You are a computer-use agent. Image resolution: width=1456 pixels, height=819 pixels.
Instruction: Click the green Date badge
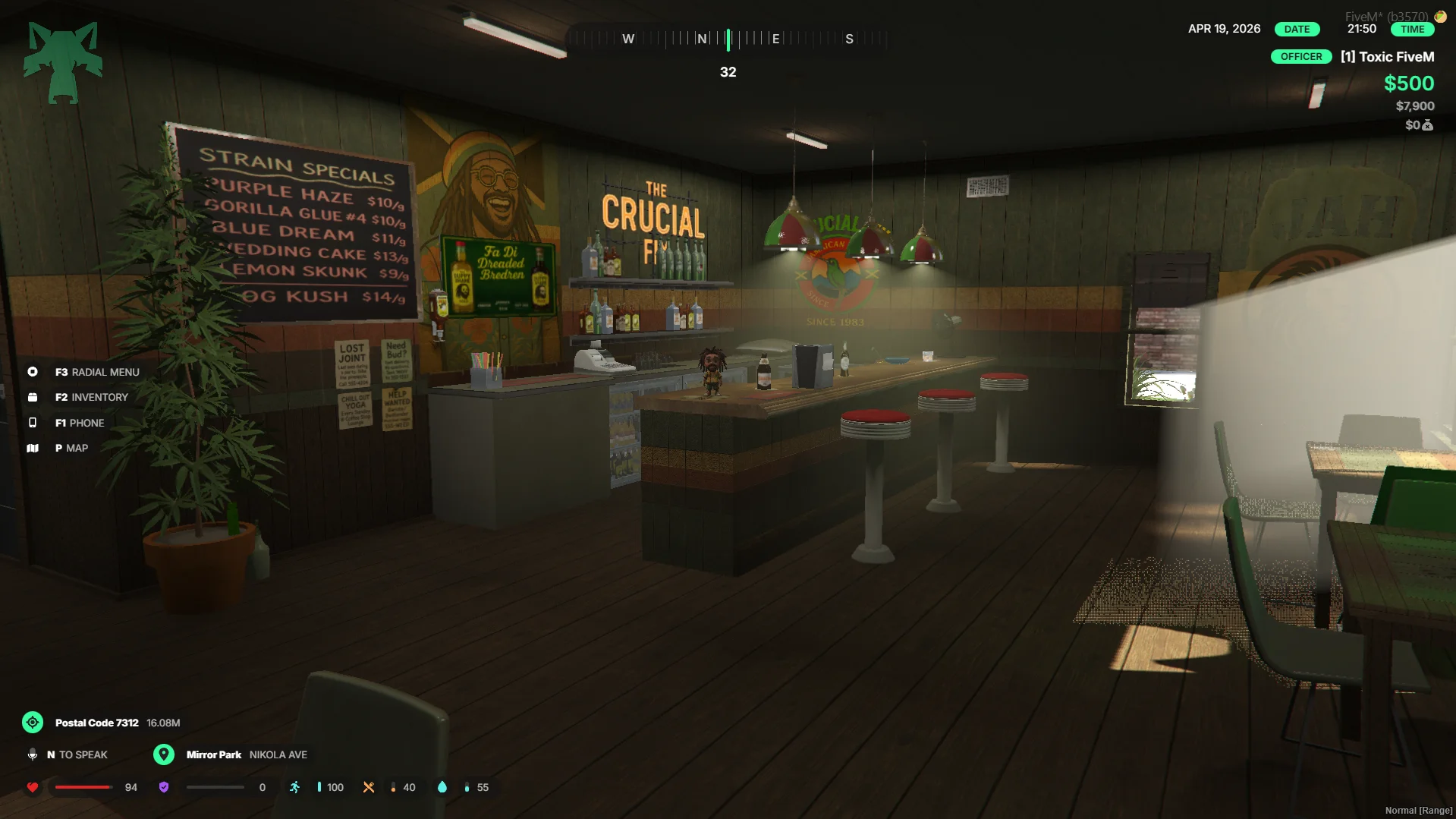(1297, 29)
